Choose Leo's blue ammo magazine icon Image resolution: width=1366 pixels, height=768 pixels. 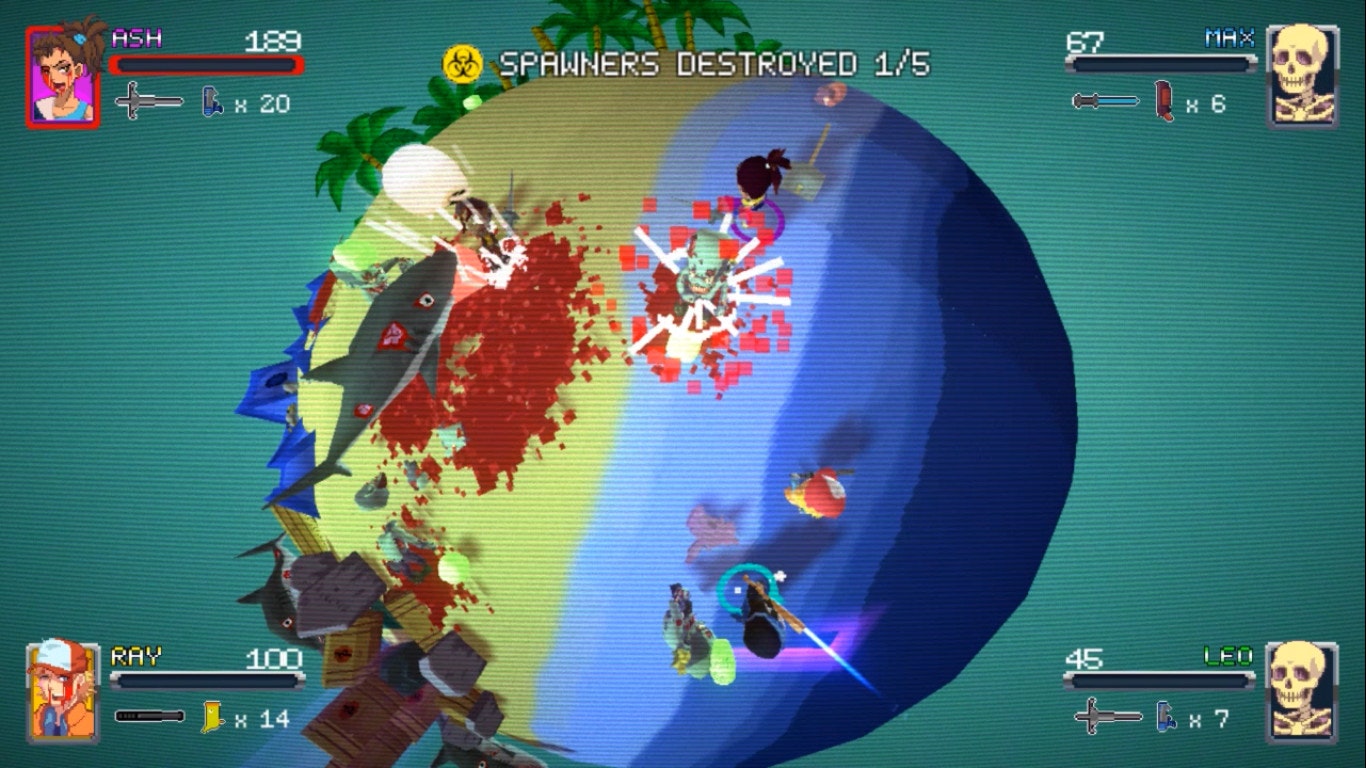[x=1166, y=716]
